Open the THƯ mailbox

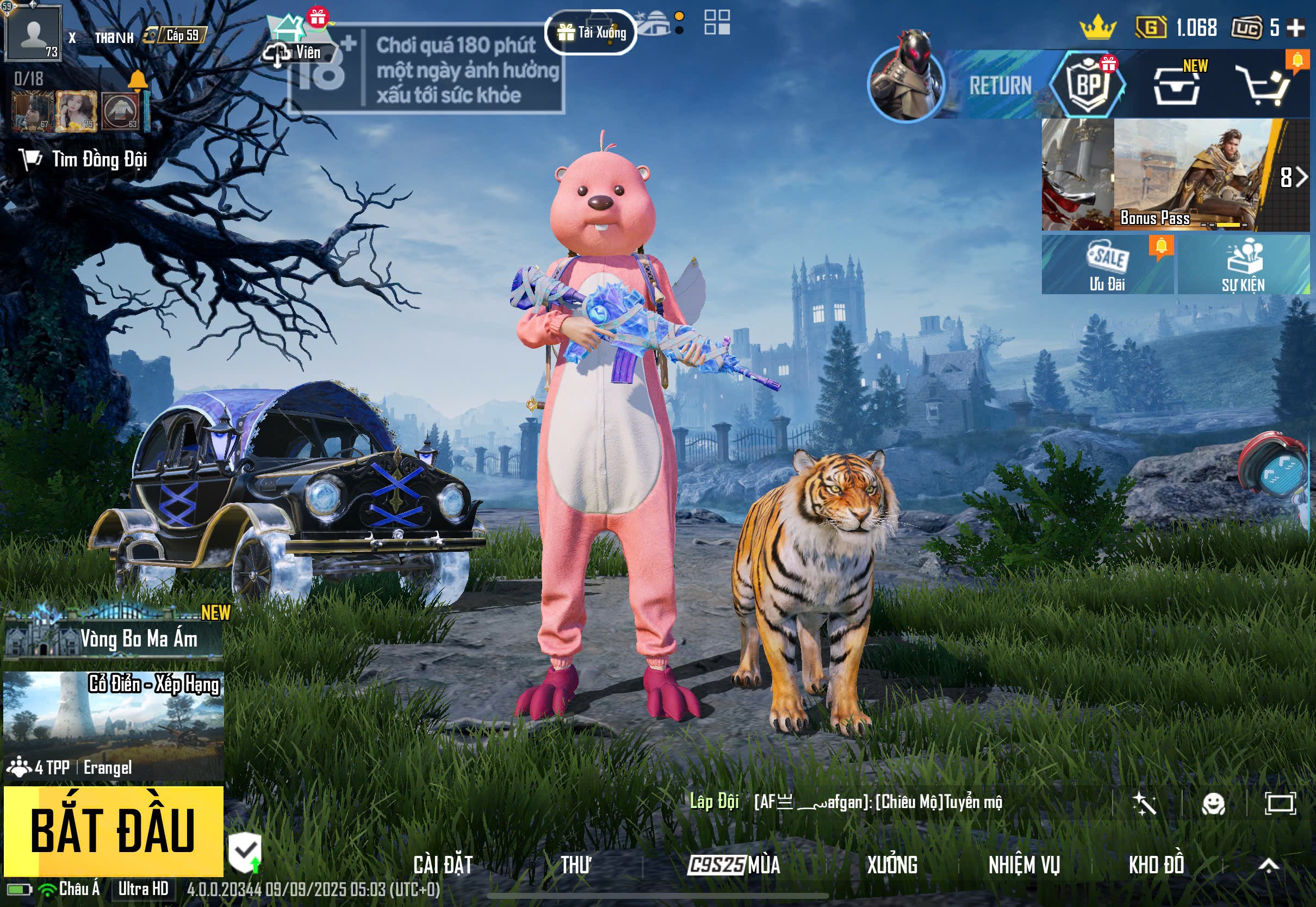(x=575, y=865)
